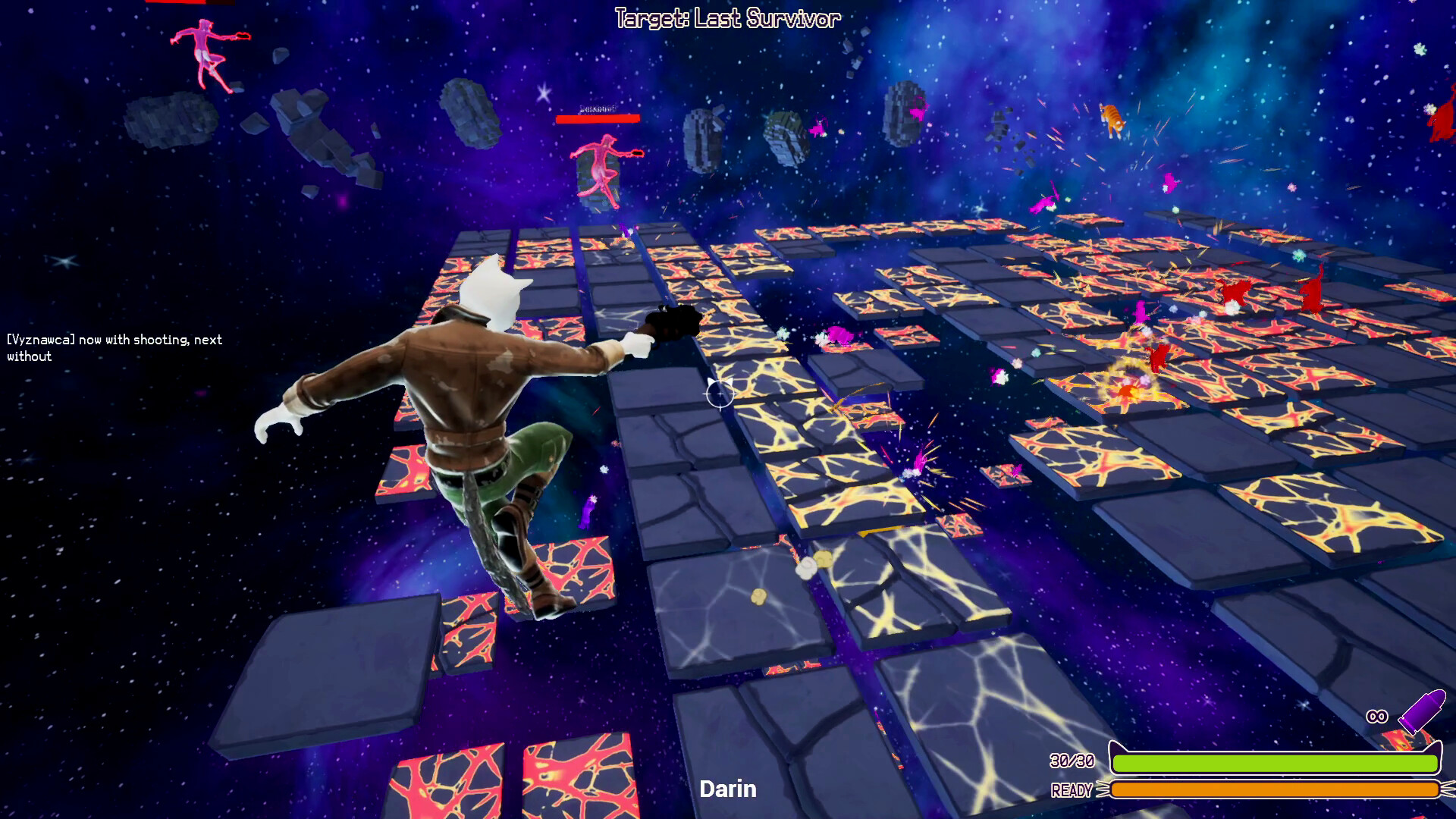1456x819 pixels.
Task: Click the pink glowing enemy standing on platform
Action: coord(601,163)
